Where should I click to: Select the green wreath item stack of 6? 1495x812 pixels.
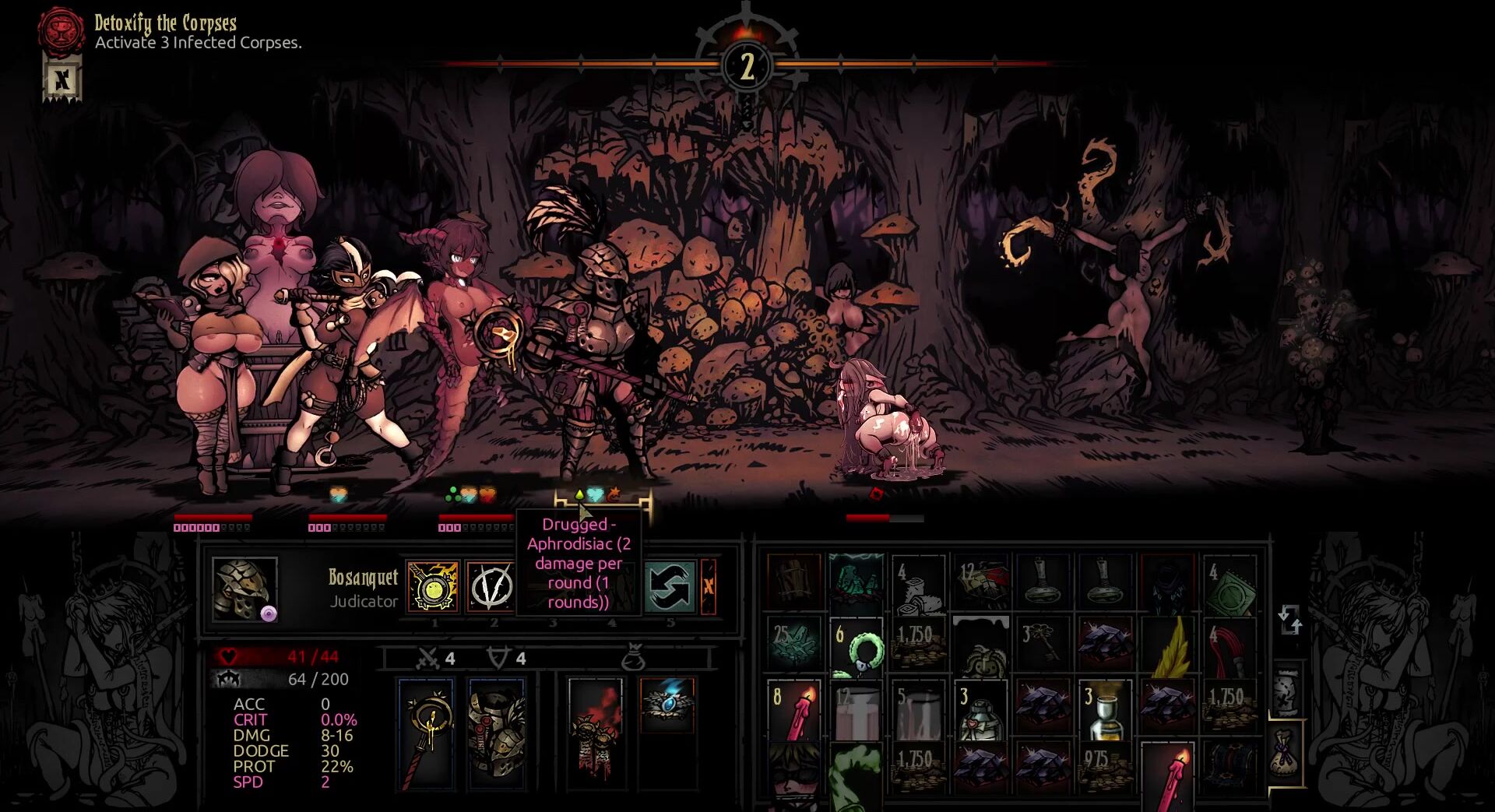pyautogui.click(x=856, y=646)
